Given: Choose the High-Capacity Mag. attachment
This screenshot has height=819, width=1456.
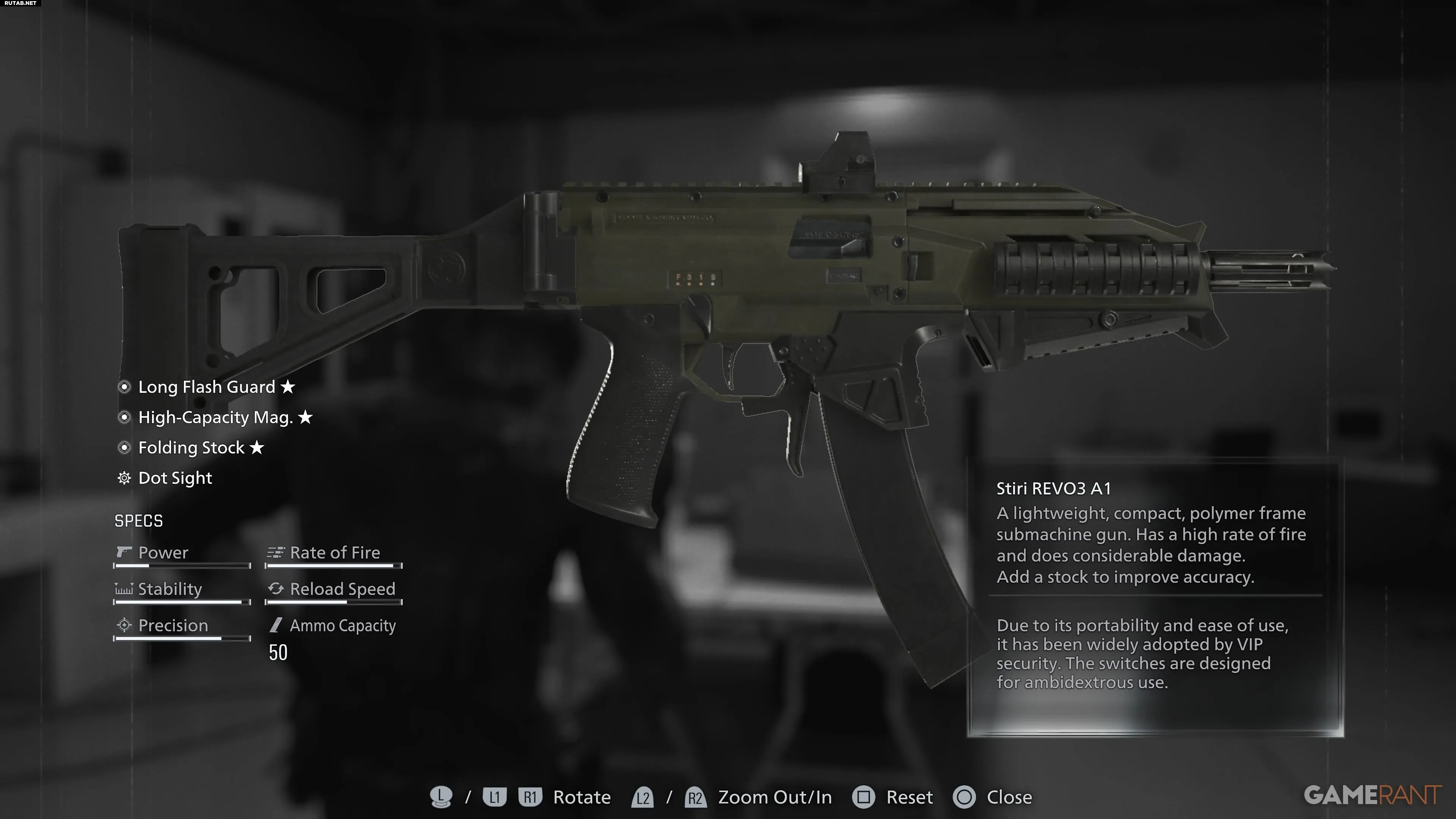Looking at the screenshot, I should click(215, 418).
